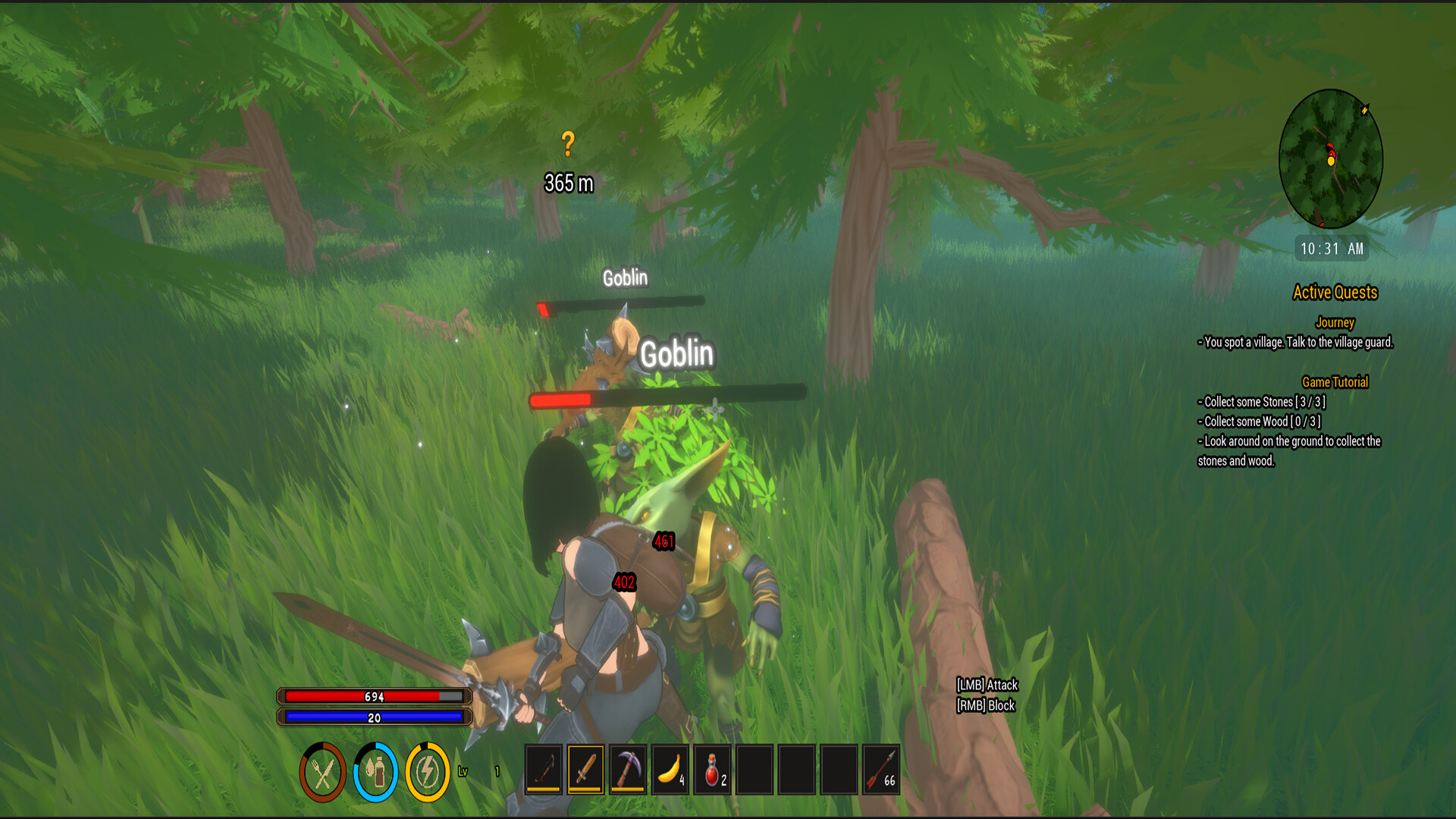Image resolution: width=1456 pixels, height=819 pixels.
Task: Select the wooden sword hotbar slot
Action: (586, 770)
